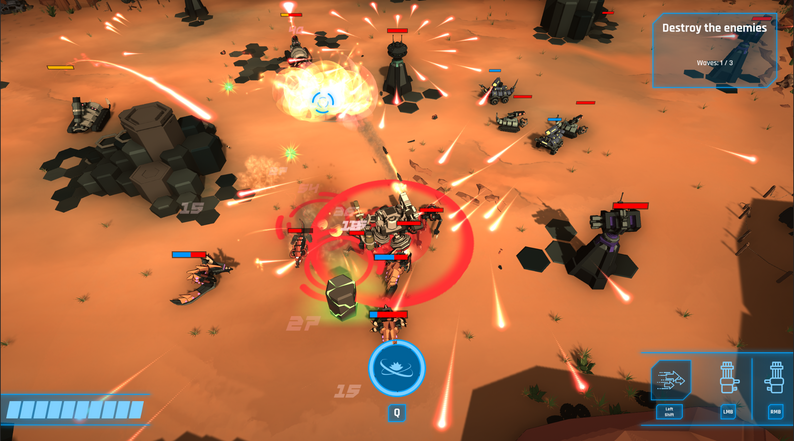Select the LMB primary turret weapon icon
Viewport: 794px width, 441px height.
727,381
